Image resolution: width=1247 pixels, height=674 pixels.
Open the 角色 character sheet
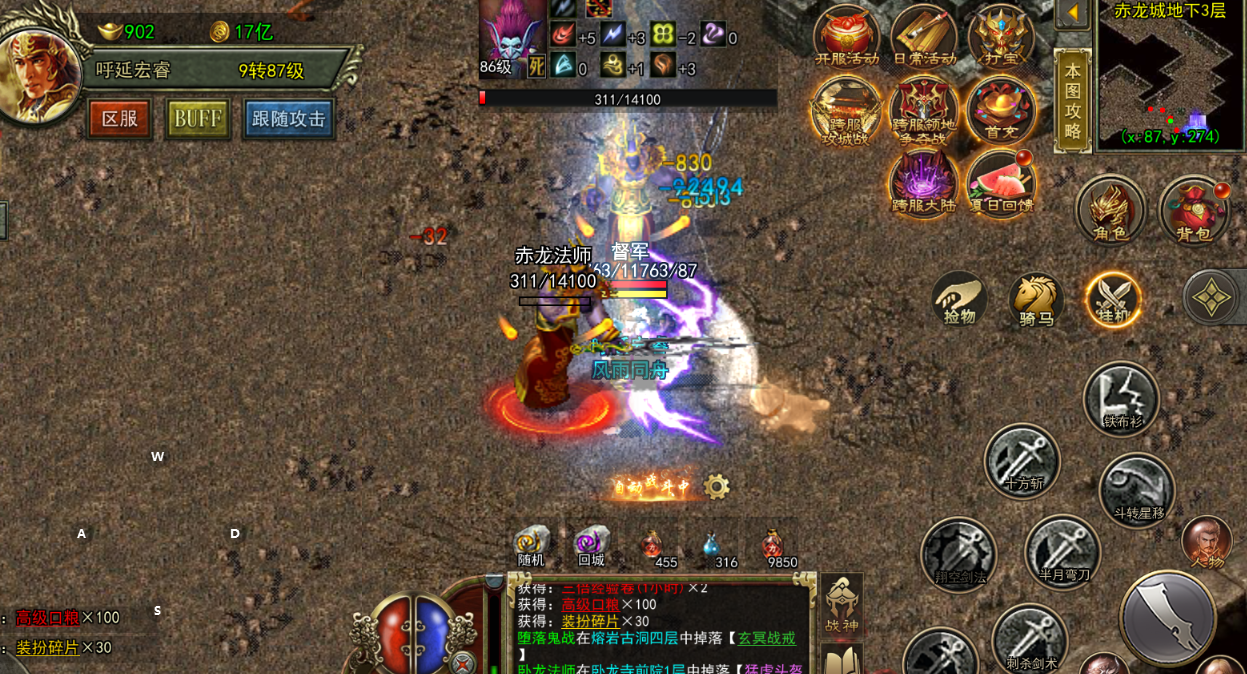[x=1110, y=210]
